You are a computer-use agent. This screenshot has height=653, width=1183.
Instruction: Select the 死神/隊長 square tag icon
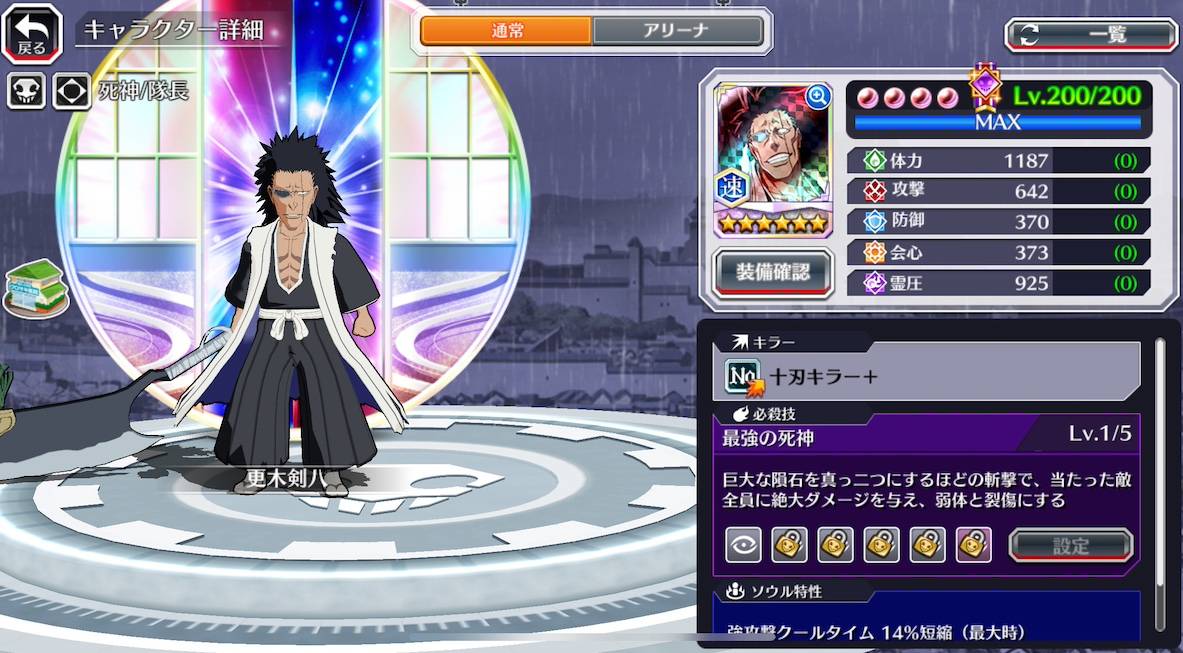72,91
